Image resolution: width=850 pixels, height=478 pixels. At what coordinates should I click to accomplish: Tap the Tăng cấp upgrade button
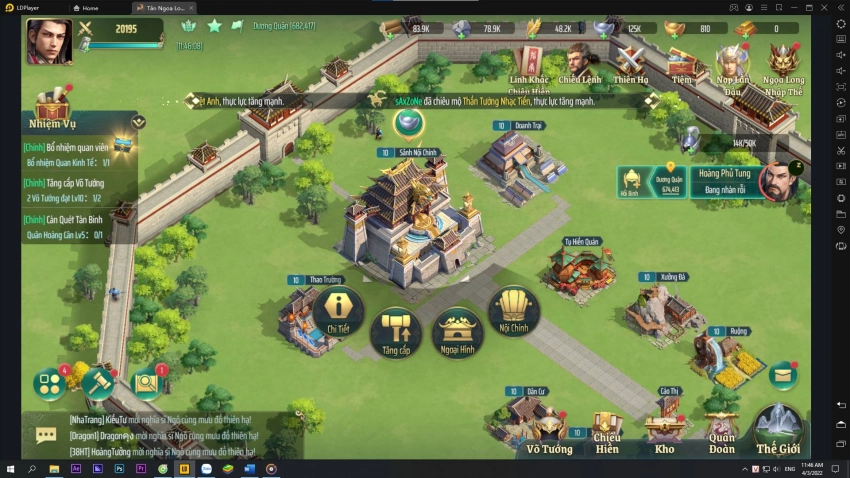click(x=396, y=332)
